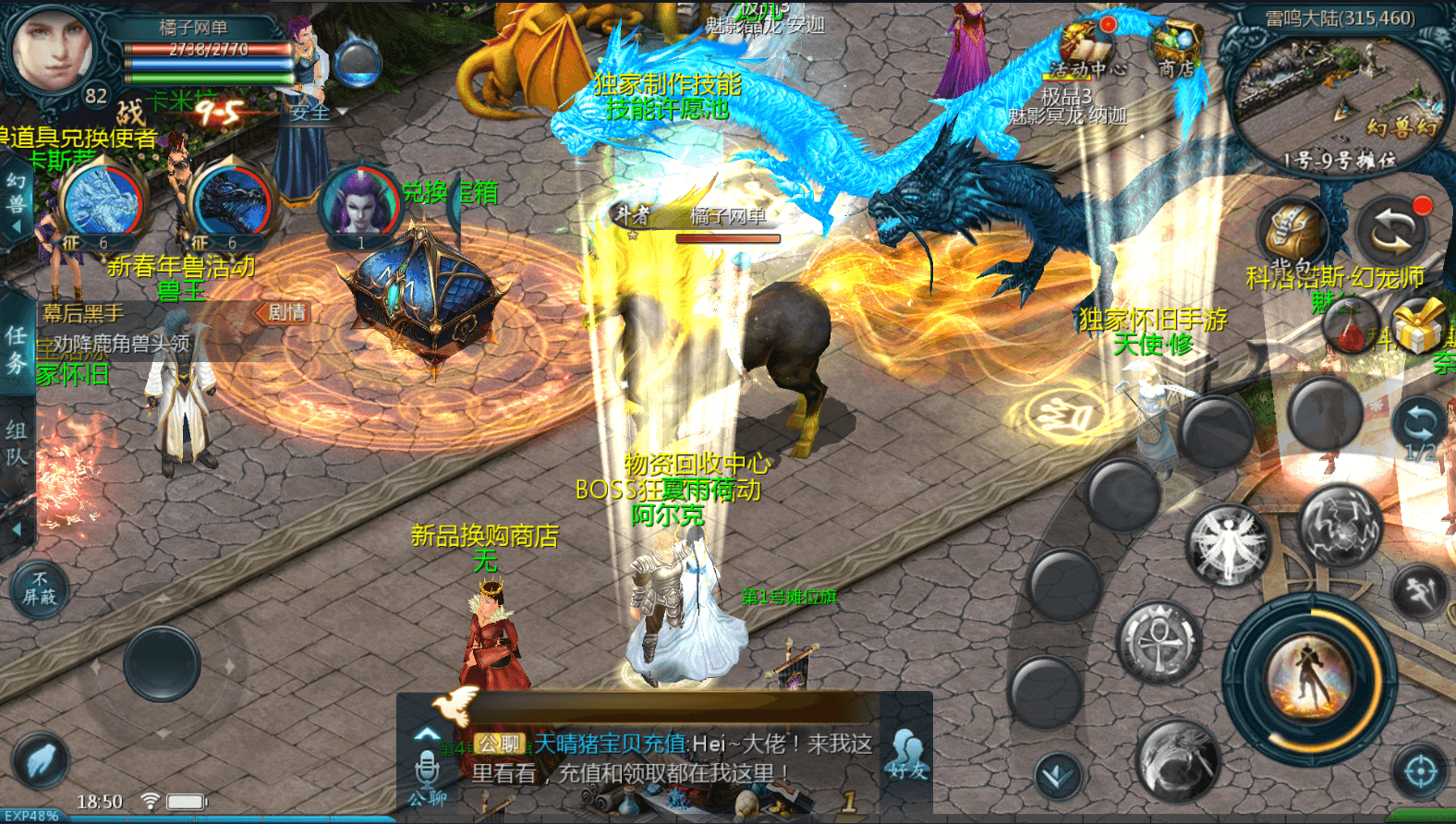Switch to the 组队 team tab

click(17, 443)
